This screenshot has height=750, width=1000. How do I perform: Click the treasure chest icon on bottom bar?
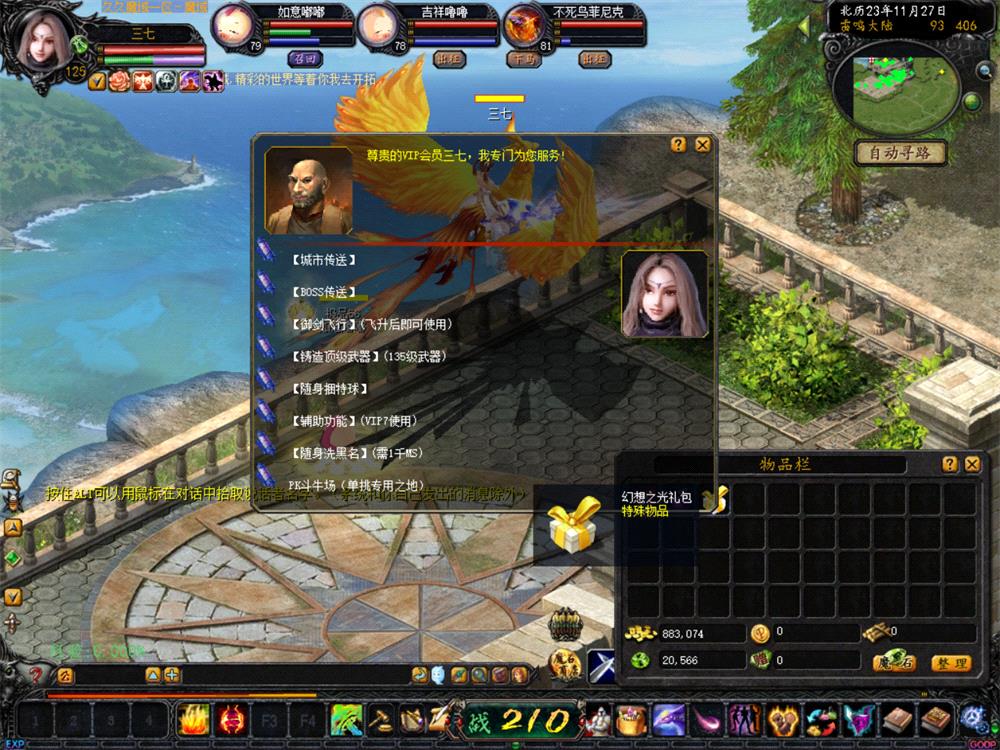[x=630, y=718]
